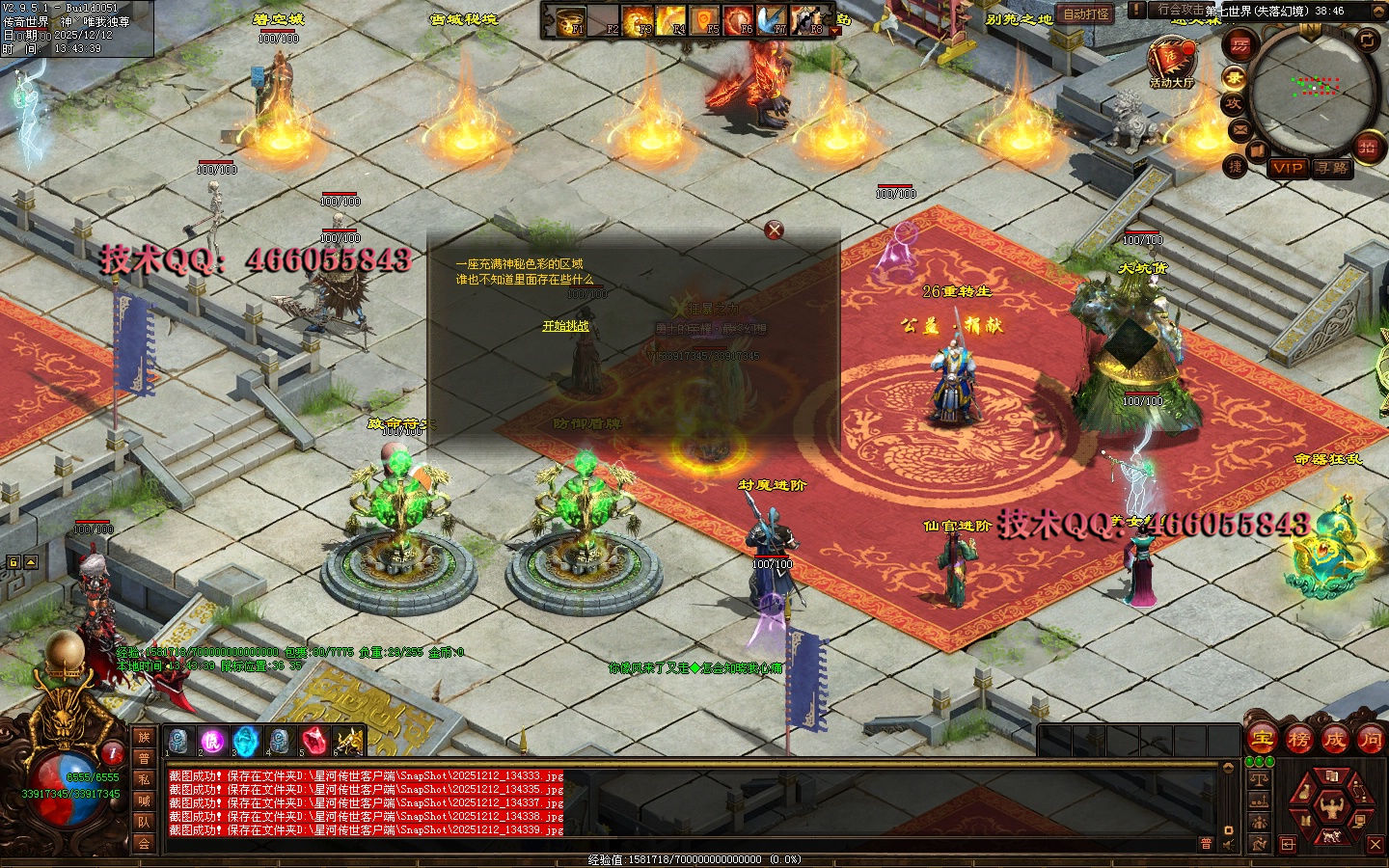The image size is (1389, 868).
Task: Click the 开始挑战 link in the dialog
Action: pyautogui.click(x=565, y=326)
